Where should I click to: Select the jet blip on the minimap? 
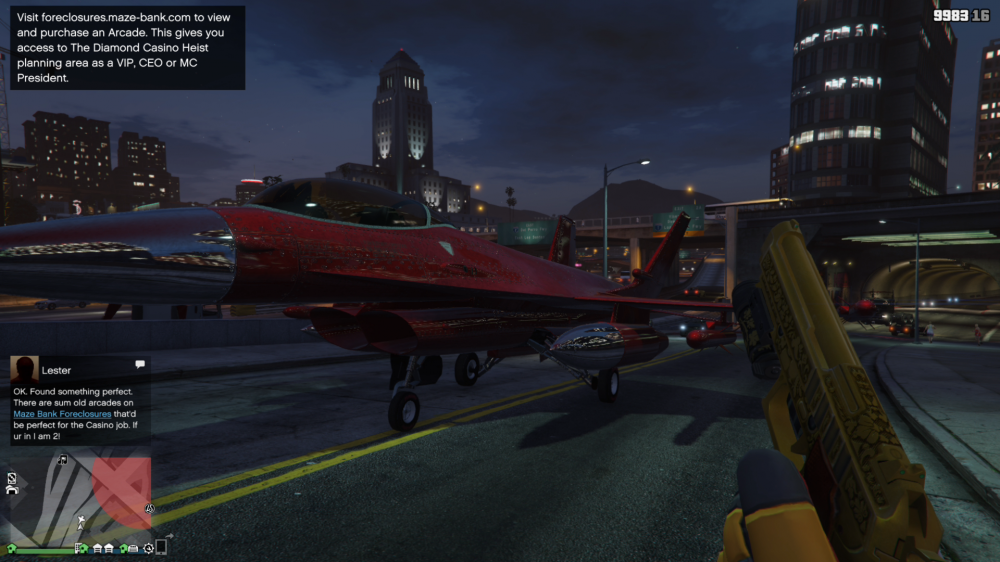point(81,521)
